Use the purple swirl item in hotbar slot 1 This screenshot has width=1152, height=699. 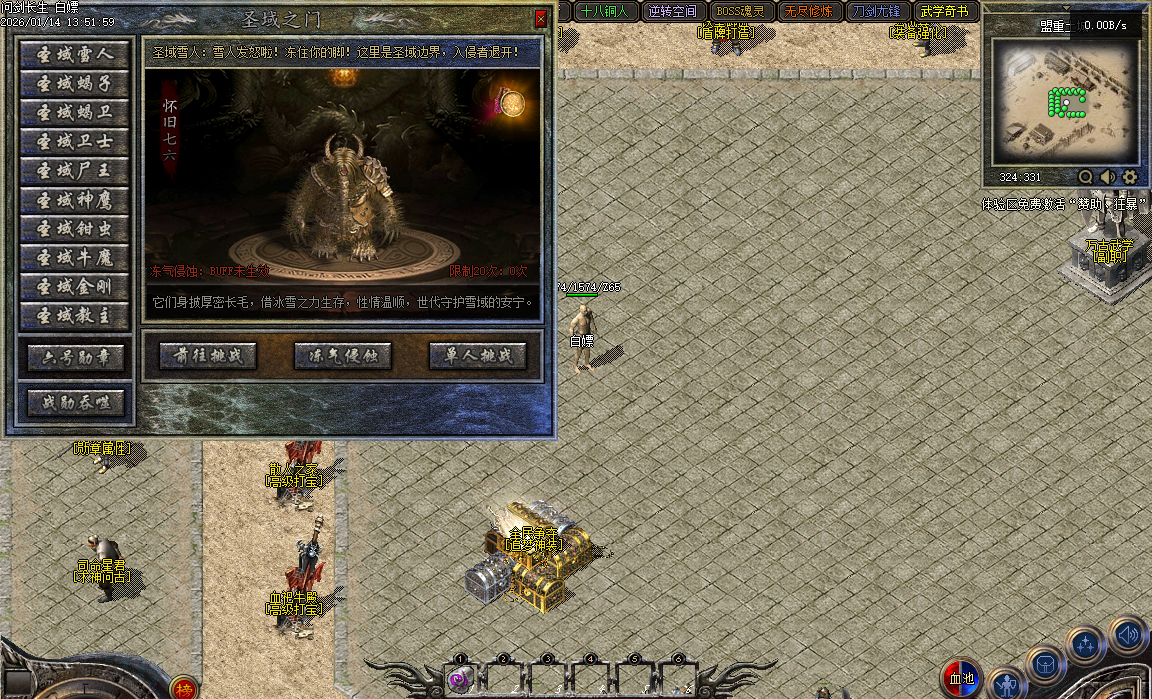pos(460,680)
